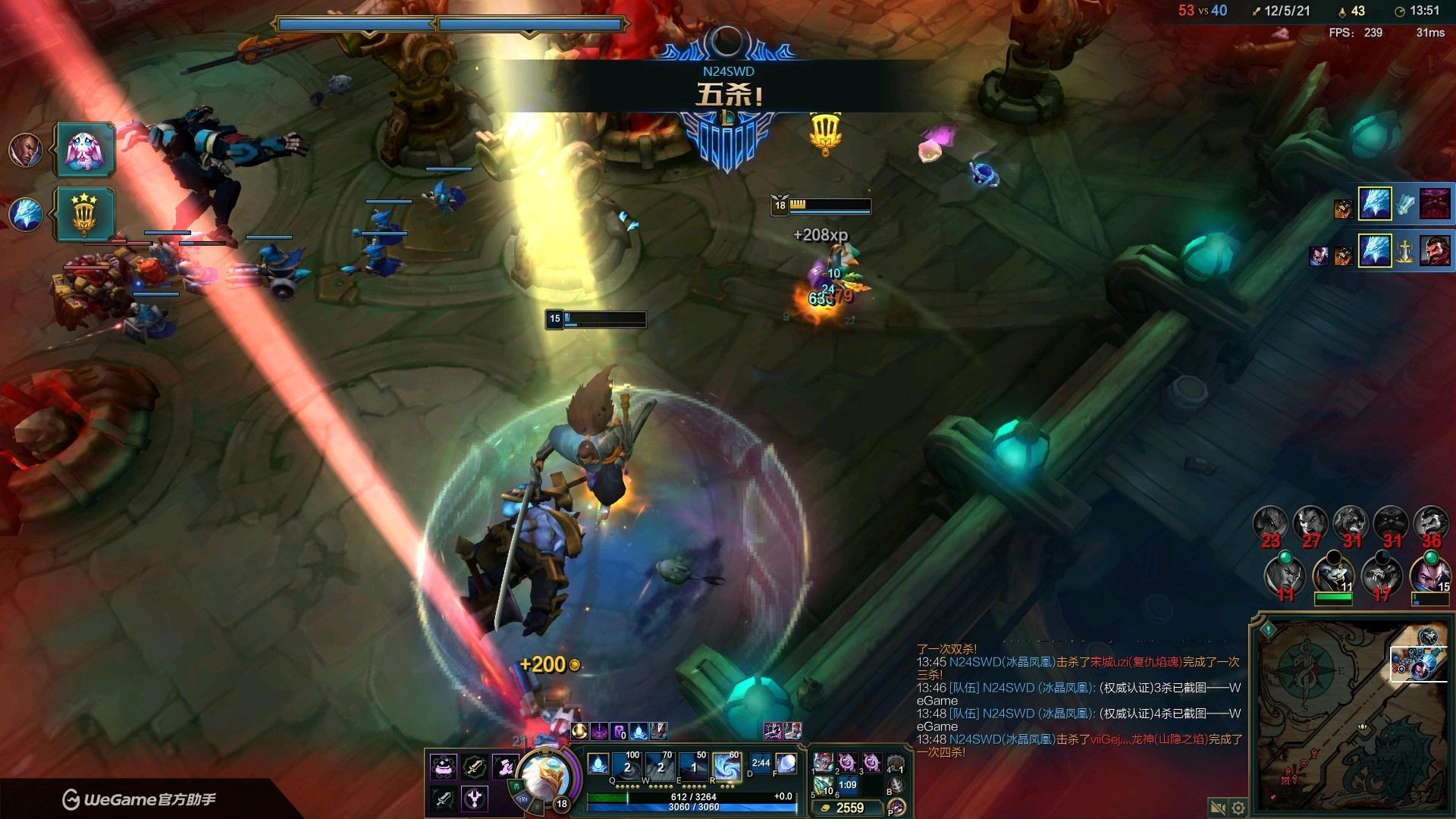Image resolution: width=1456 pixels, height=819 pixels.
Task: Cast the R ultimate swirling ice ability
Action: point(726,766)
